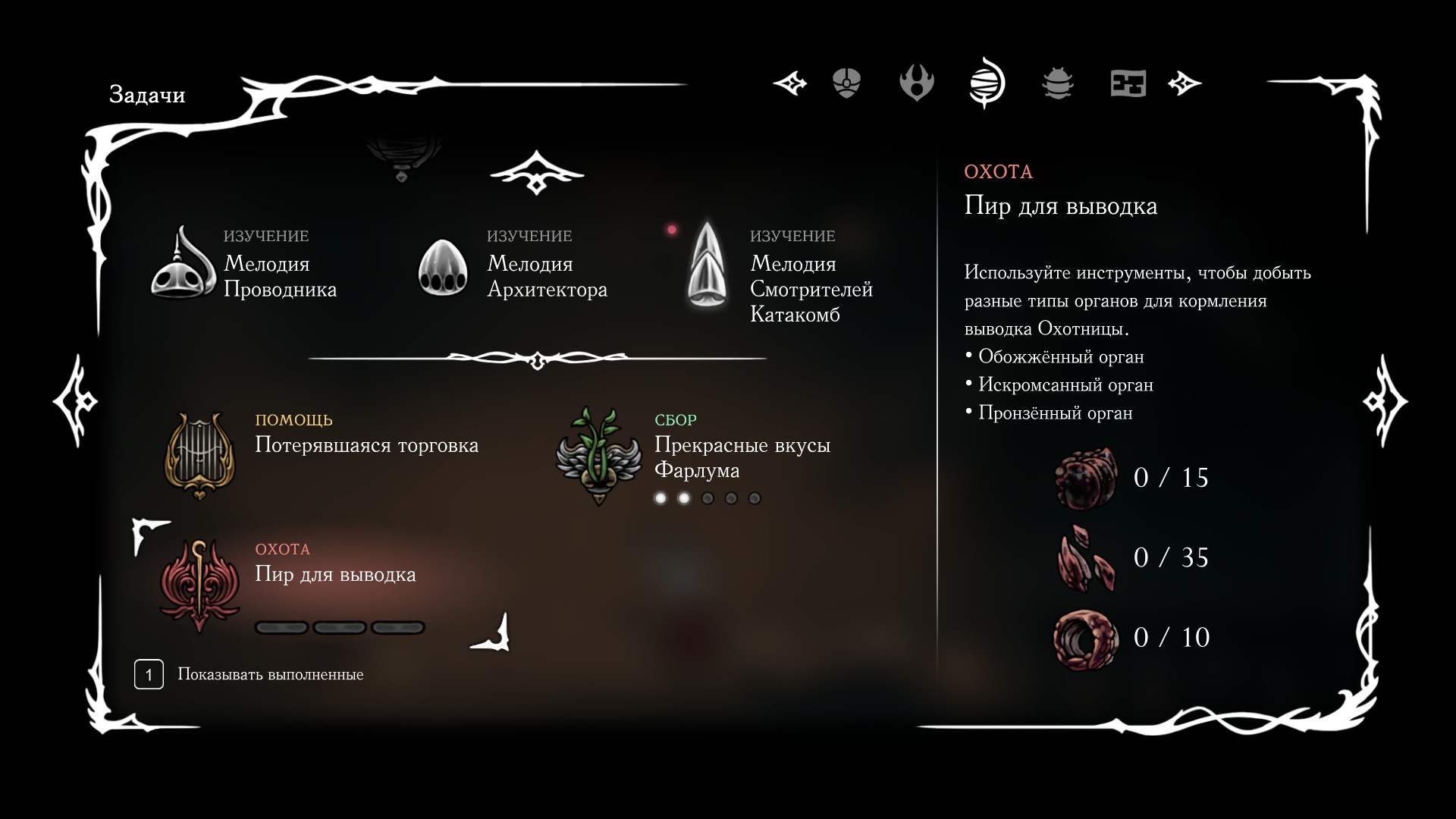The image size is (1456, 819).
Task: Click the left arrow beside the tab icons
Action: [x=790, y=83]
